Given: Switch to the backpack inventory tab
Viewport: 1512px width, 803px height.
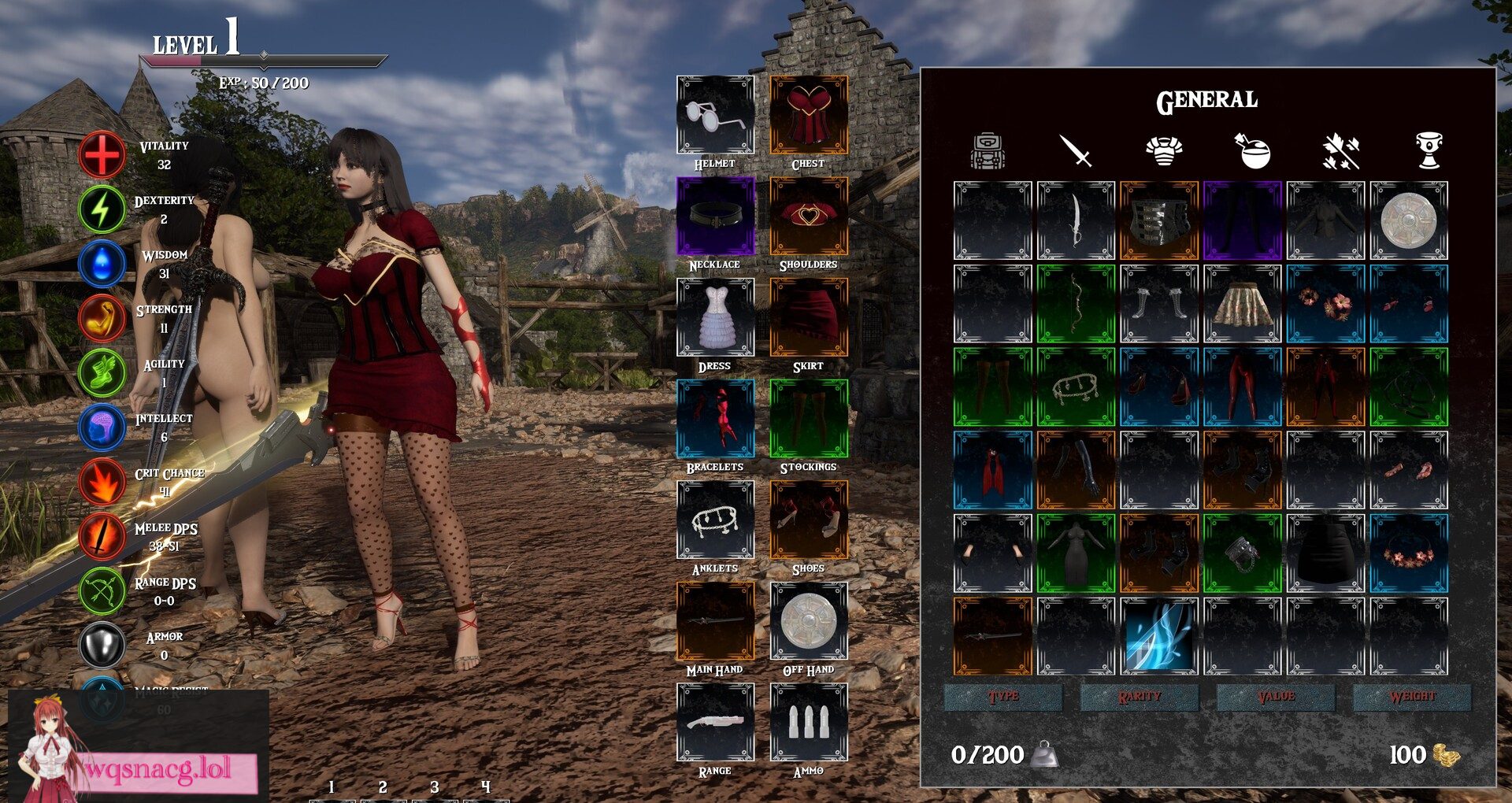Looking at the screenshot, I should [x=988, y=150].
